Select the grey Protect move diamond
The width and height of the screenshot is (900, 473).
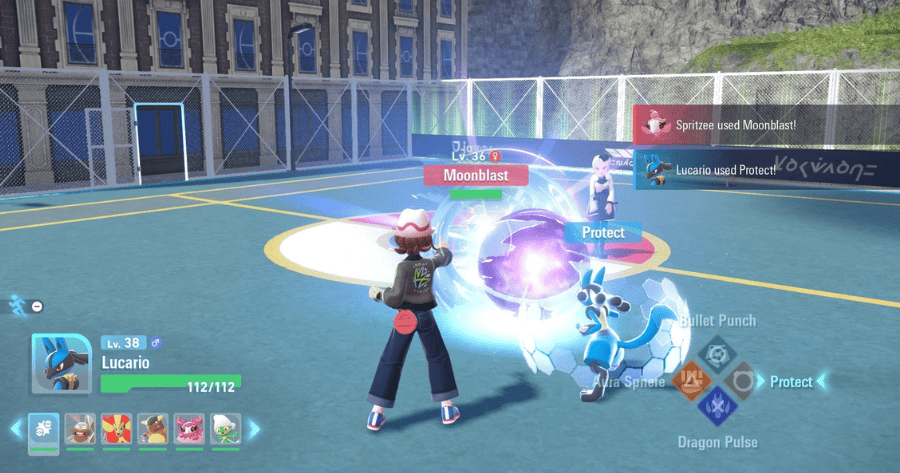coord(742,381)
